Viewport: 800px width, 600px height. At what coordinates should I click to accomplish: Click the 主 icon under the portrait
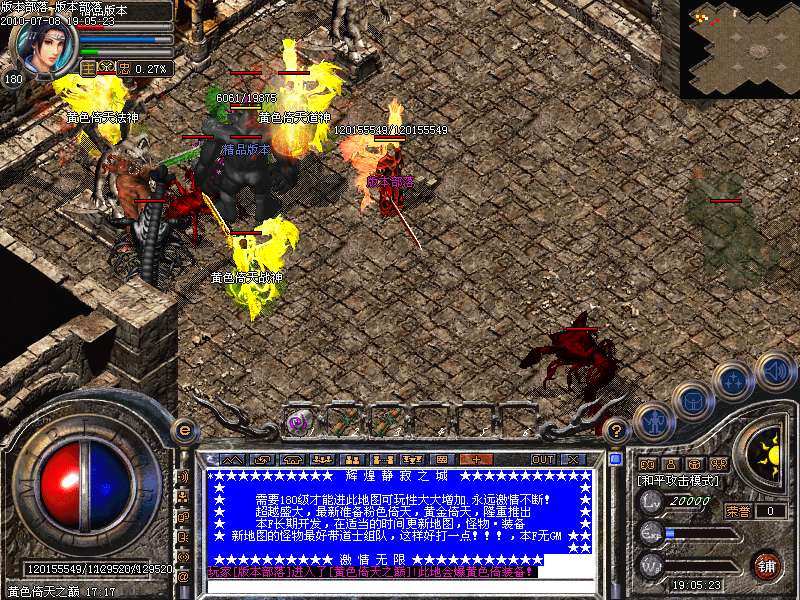pos(88,69)
